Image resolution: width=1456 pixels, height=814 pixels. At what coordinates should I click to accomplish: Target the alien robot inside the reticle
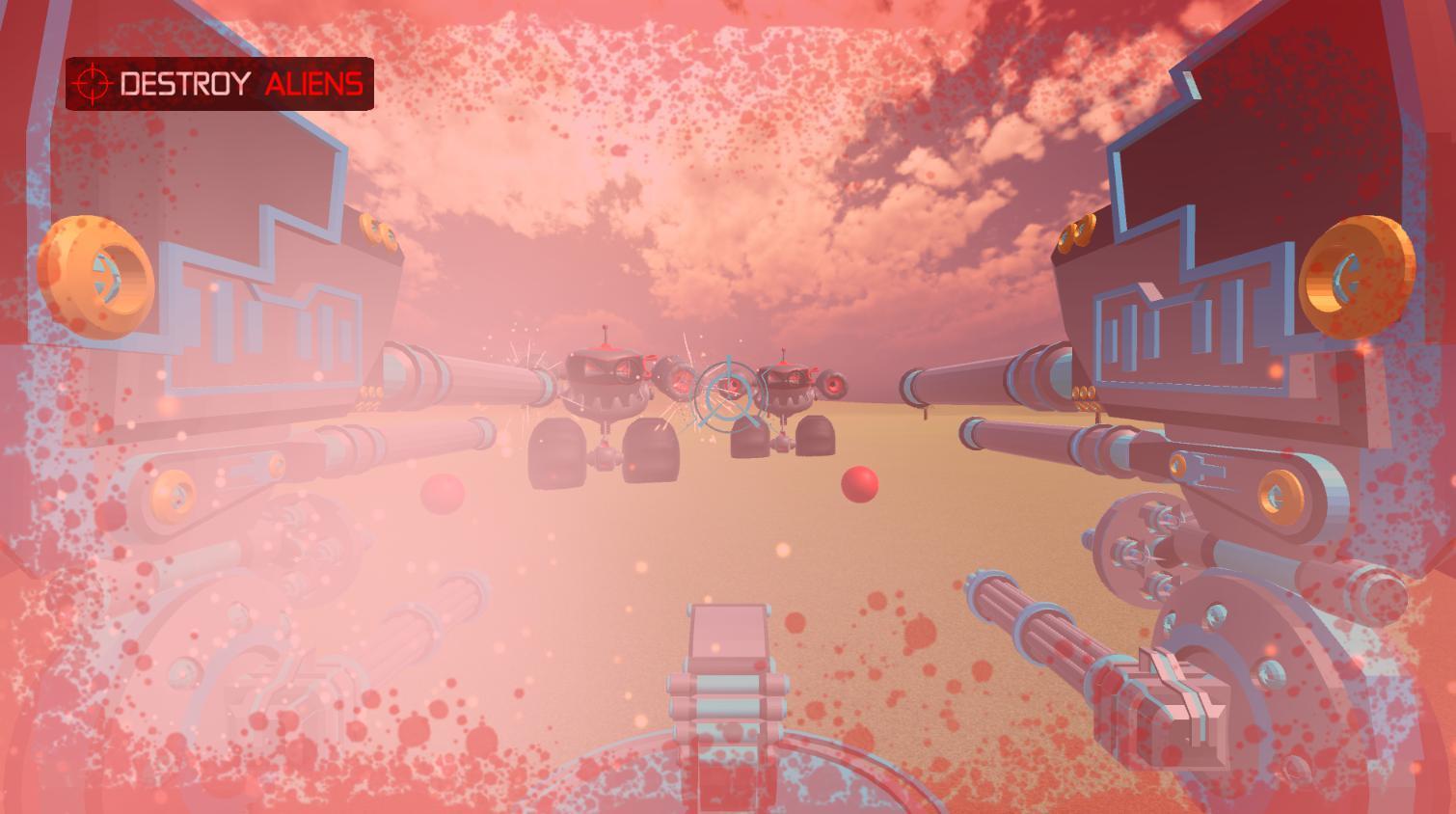click(730, 386)
